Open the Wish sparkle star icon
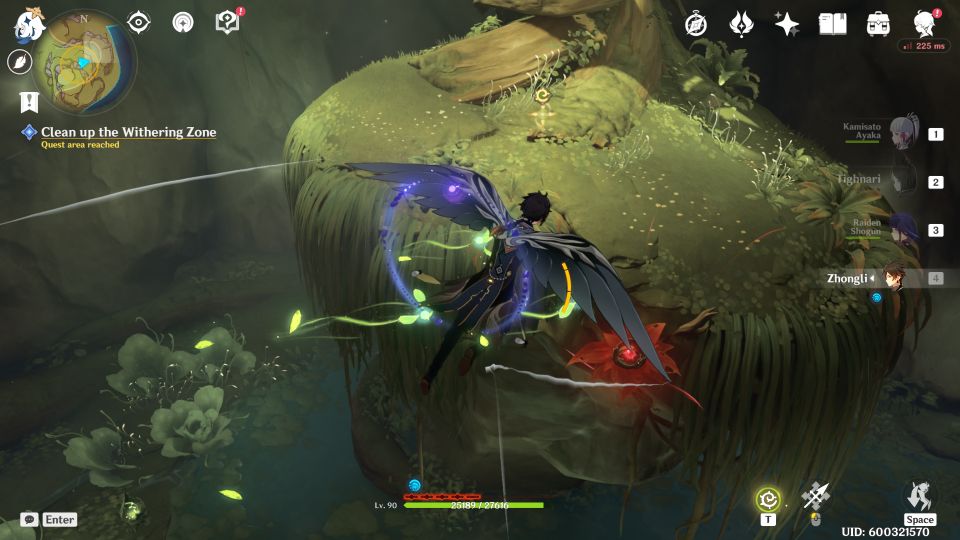The height and width of the screenshot is (540, 960). coord(787,24)
